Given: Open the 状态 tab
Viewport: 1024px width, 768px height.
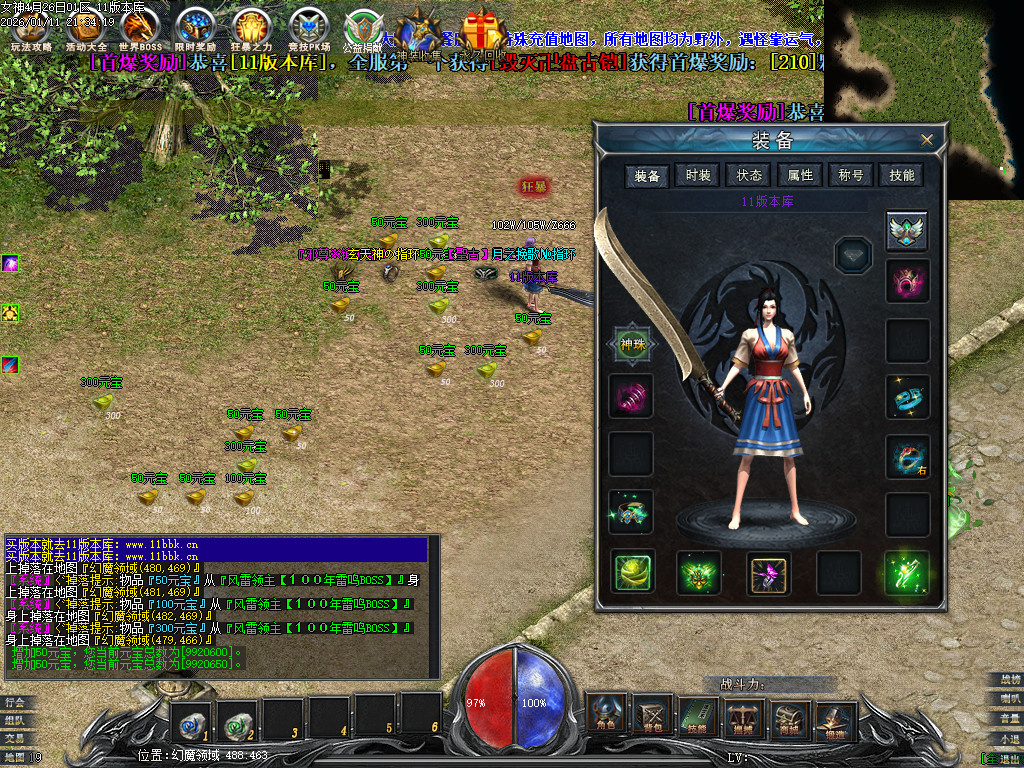Looking at the screenshot, I should tap(749, 175).
